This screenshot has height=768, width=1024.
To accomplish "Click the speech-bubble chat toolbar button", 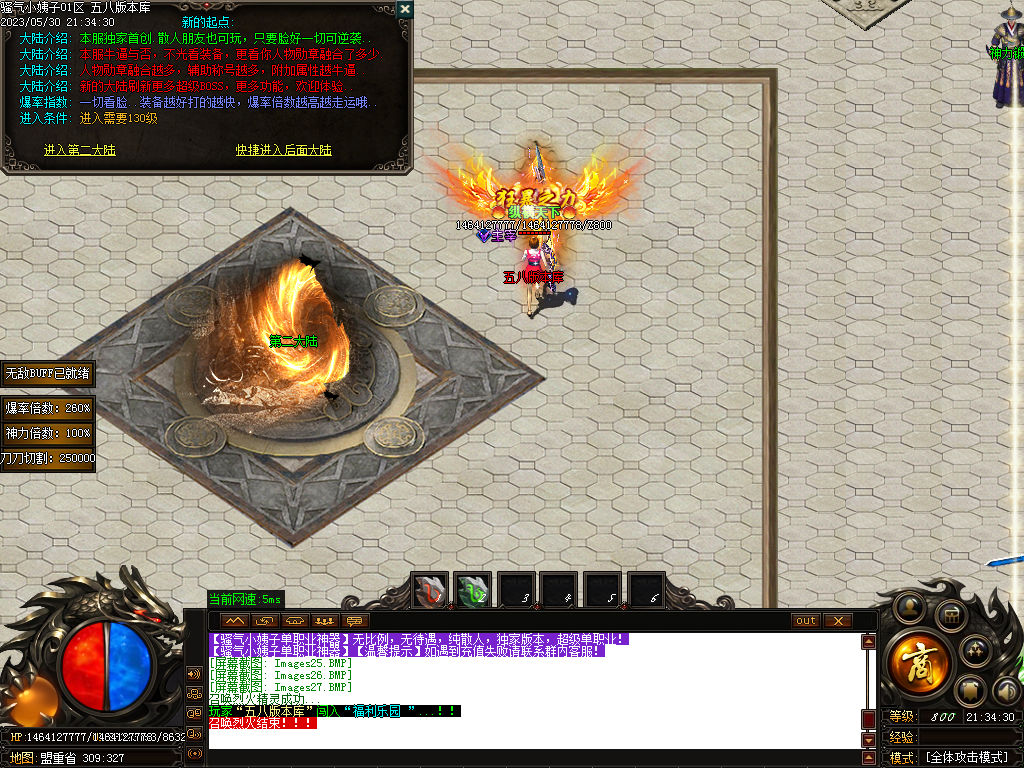I will [x=353, y=621].
